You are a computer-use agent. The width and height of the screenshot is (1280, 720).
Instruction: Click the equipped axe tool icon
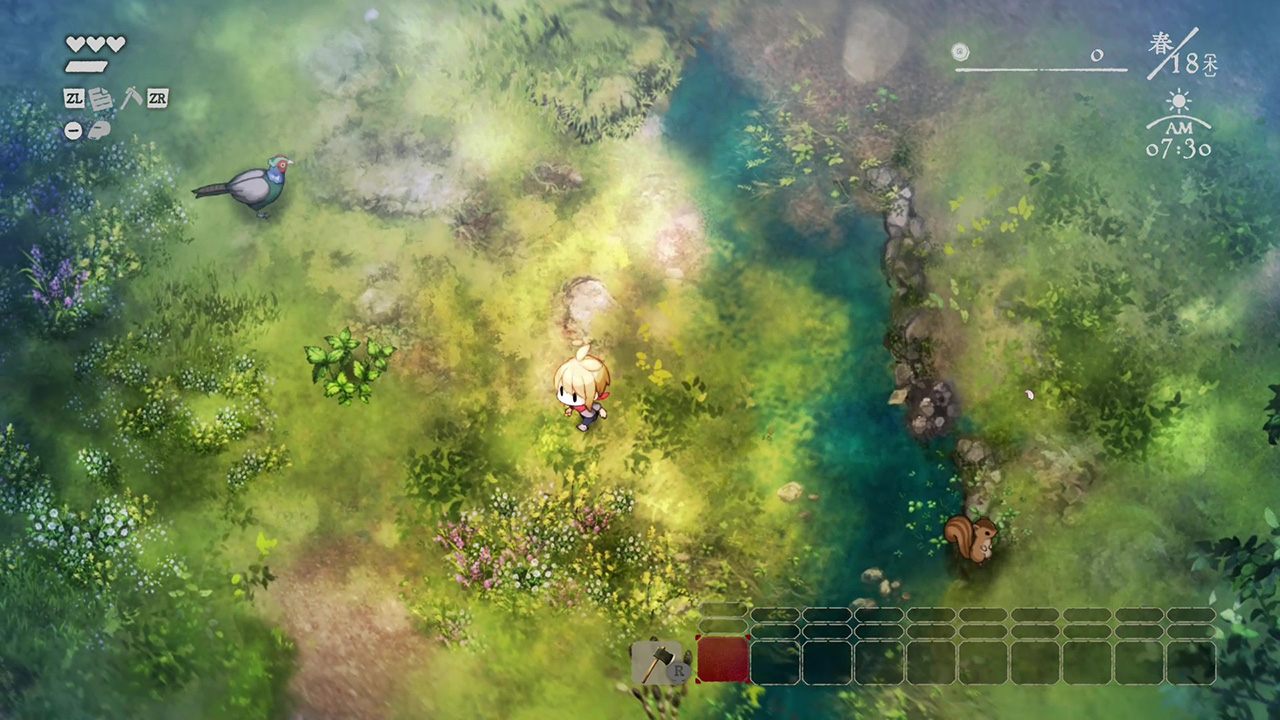click(653, 662)
